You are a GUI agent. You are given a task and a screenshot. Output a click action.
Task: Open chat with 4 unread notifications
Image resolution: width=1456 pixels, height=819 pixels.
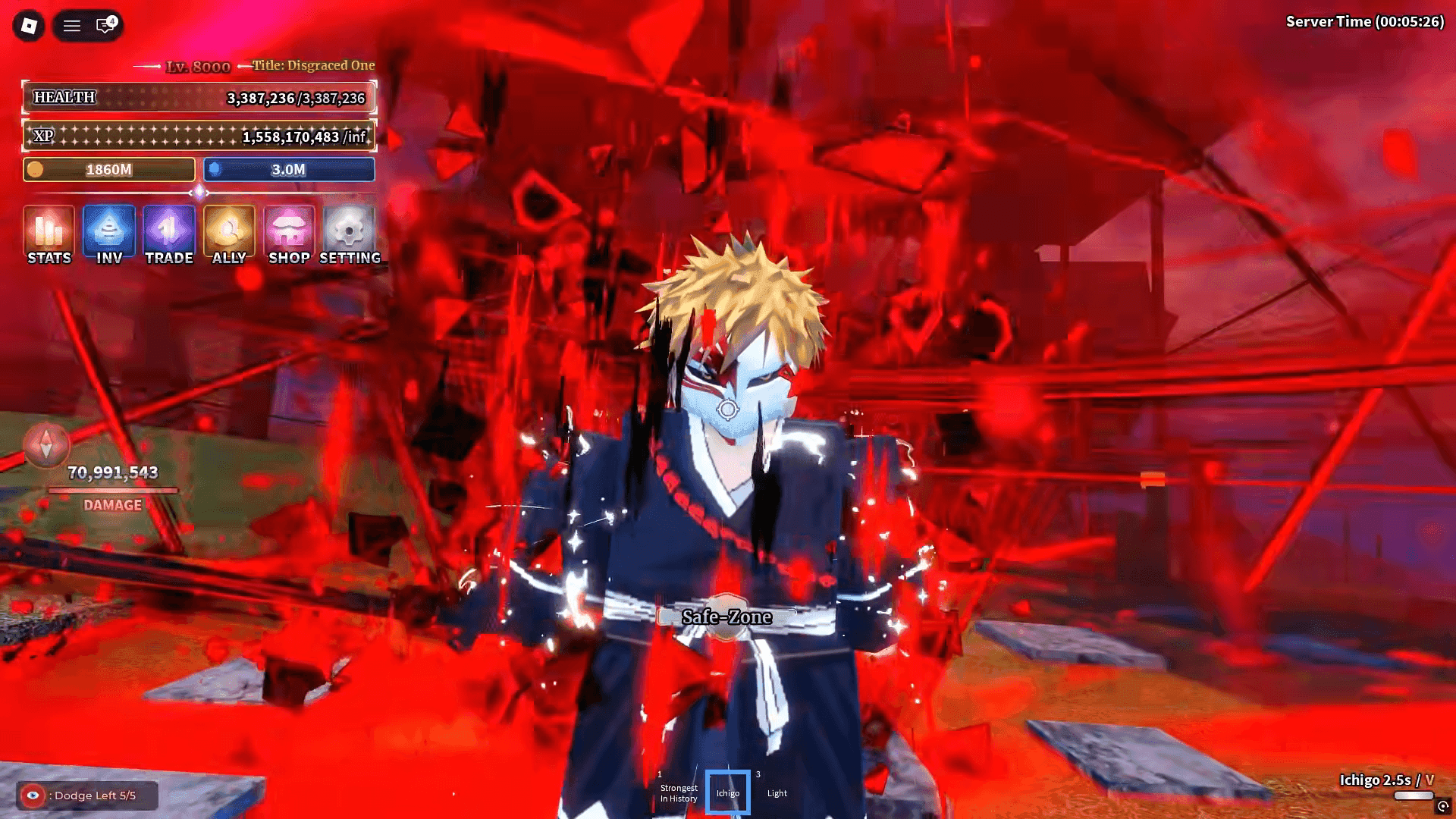coord(102,24)
